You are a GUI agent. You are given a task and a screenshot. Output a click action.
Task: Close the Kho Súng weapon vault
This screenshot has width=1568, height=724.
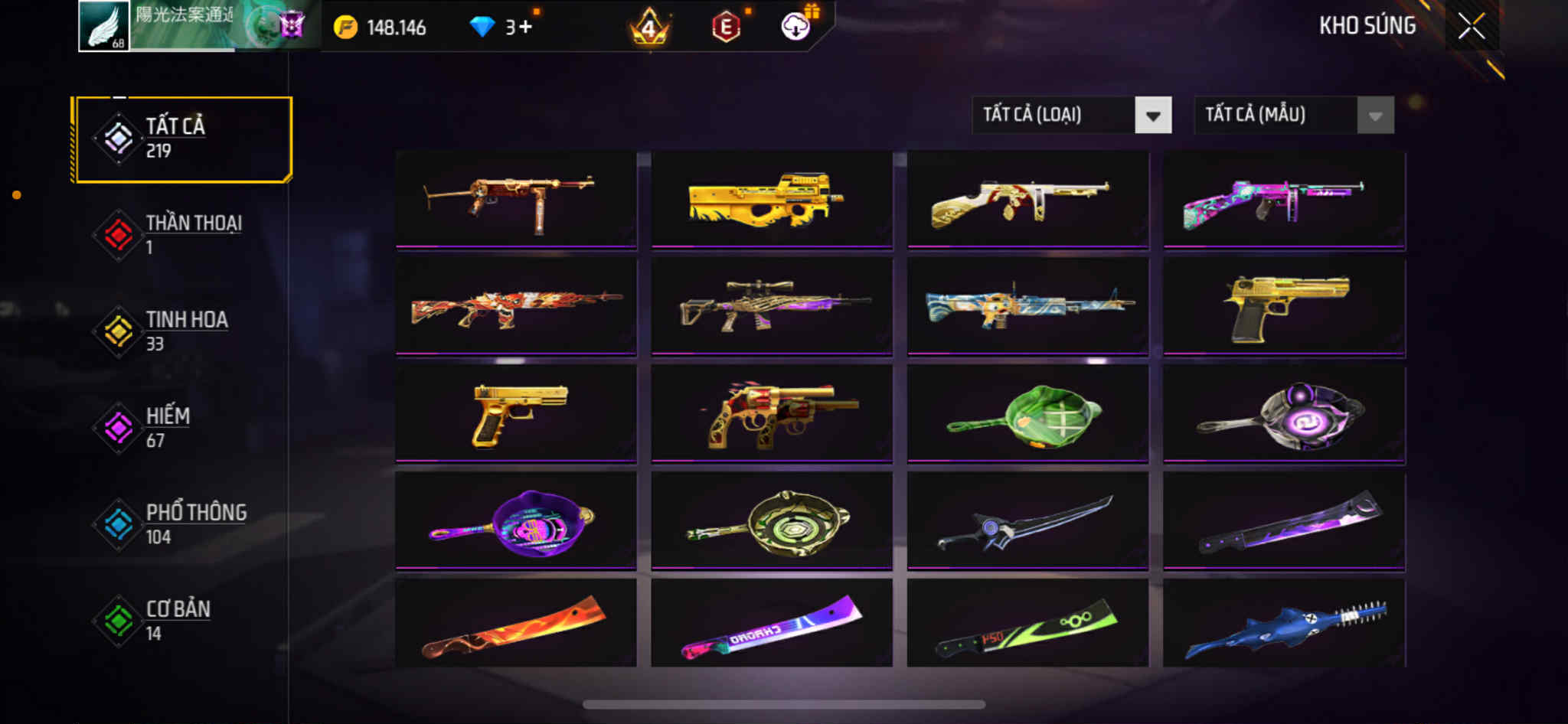(1471, 27)
